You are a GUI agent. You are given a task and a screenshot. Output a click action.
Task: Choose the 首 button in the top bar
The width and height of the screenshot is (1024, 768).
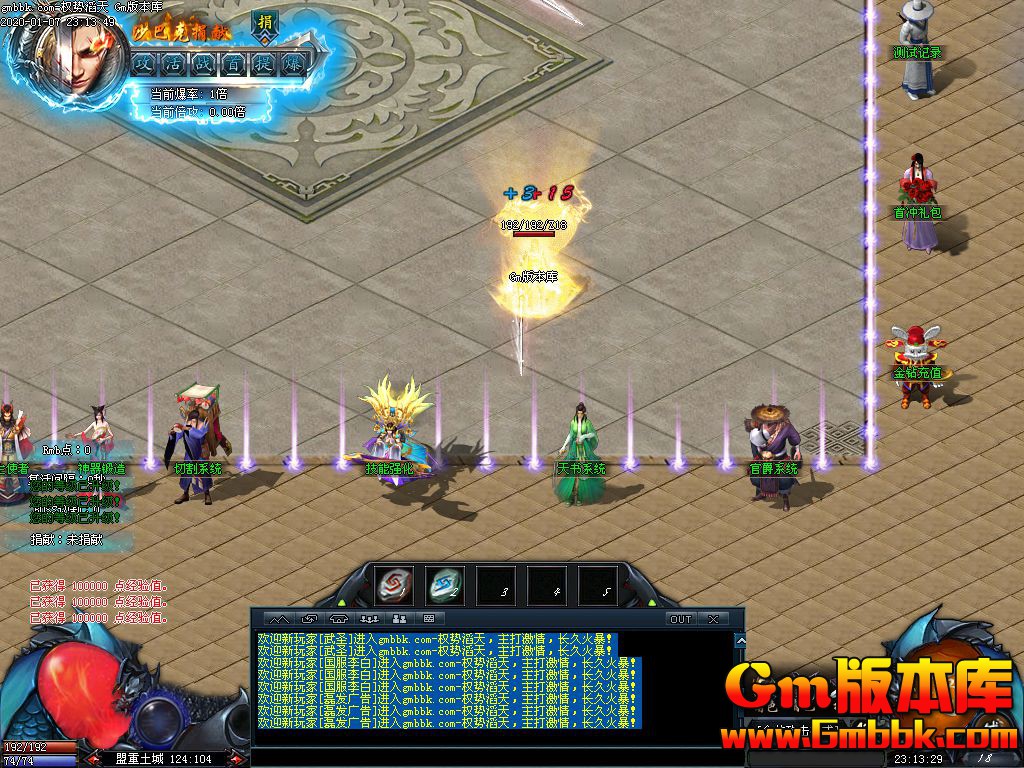pyautogui.click(x=234, y=63)
